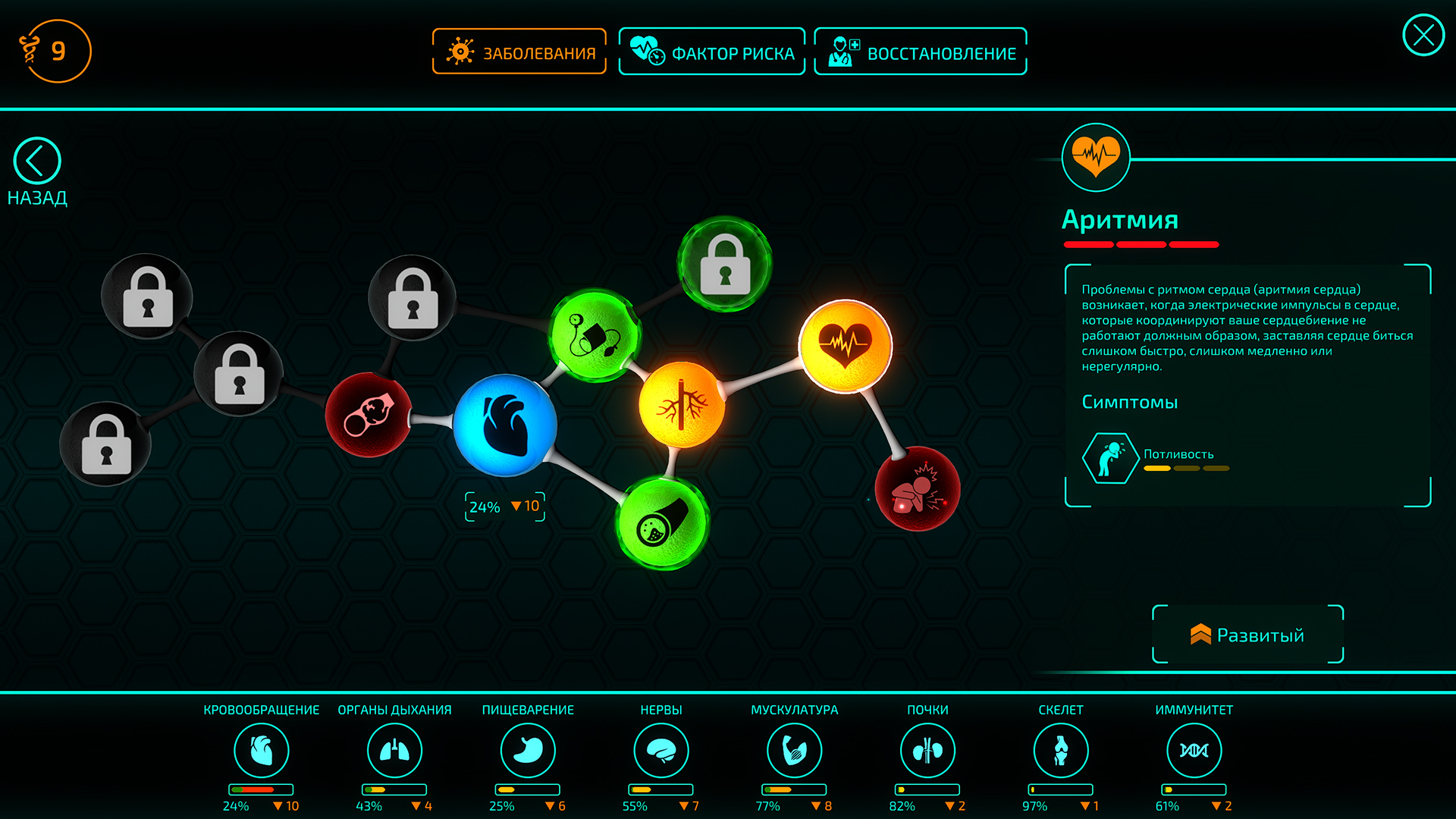Open the Иммунитет DNA icon

[1194, 749]
